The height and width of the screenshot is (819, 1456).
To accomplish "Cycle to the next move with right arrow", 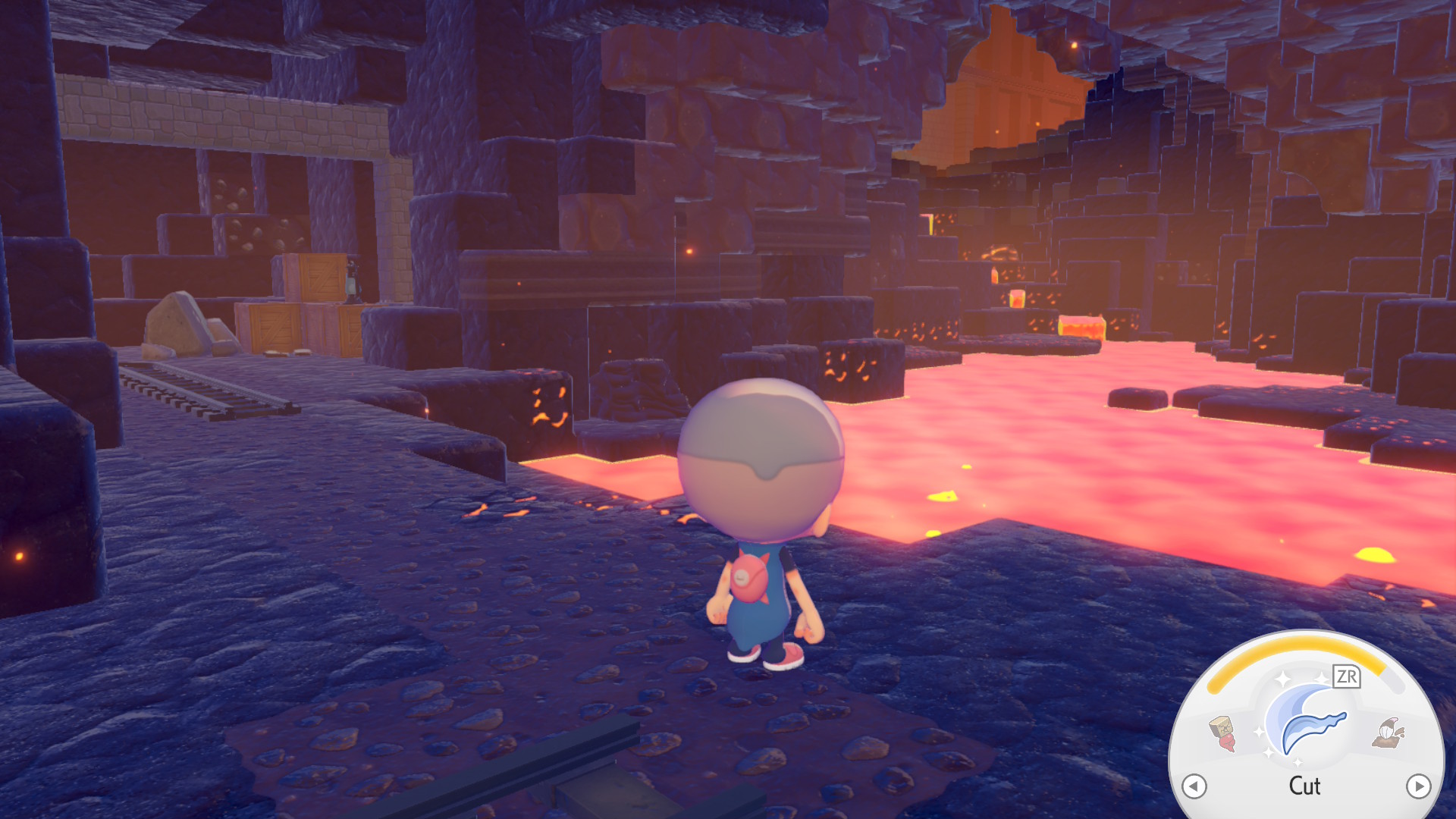I will [1418, 786].
